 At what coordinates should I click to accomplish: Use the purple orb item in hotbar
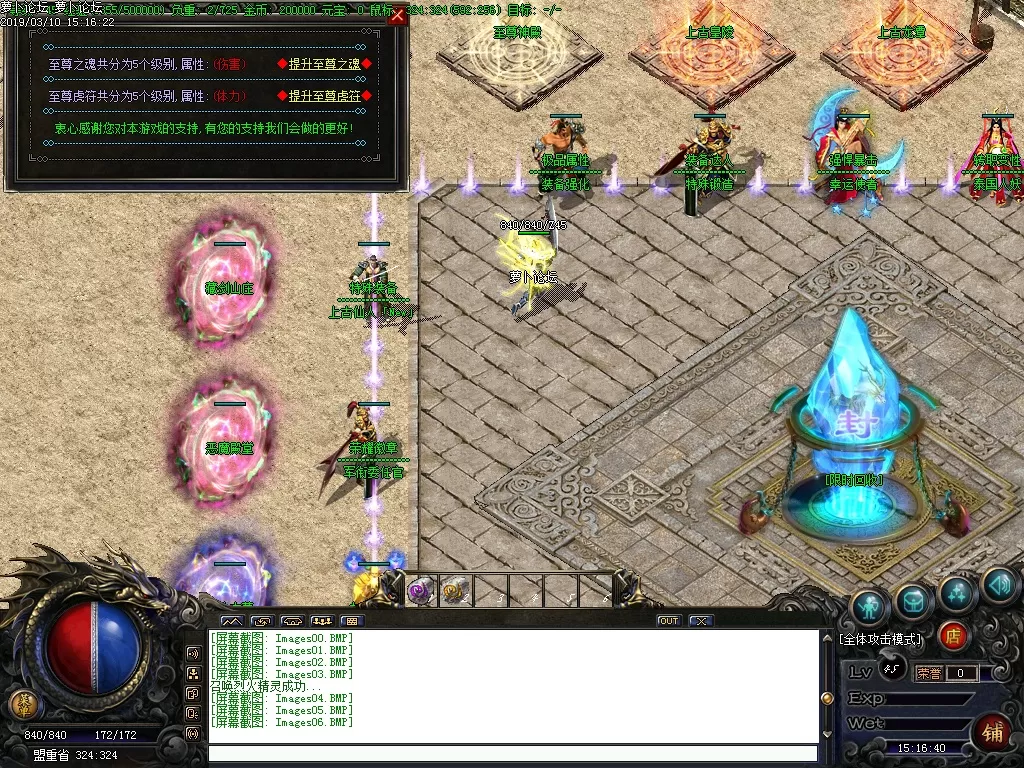pos(420,590)
